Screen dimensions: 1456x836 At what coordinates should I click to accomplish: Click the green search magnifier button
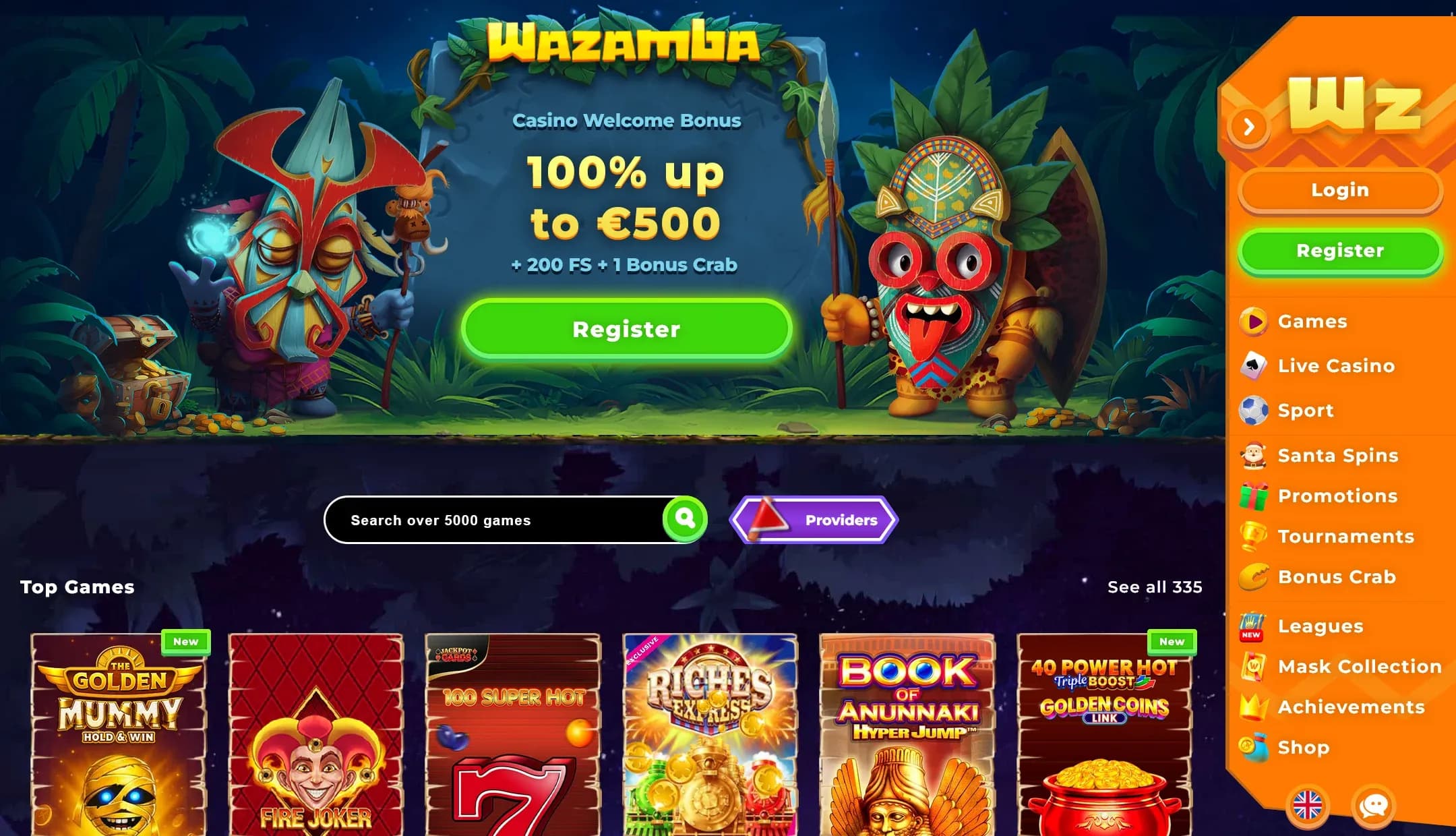coord(686,518)
